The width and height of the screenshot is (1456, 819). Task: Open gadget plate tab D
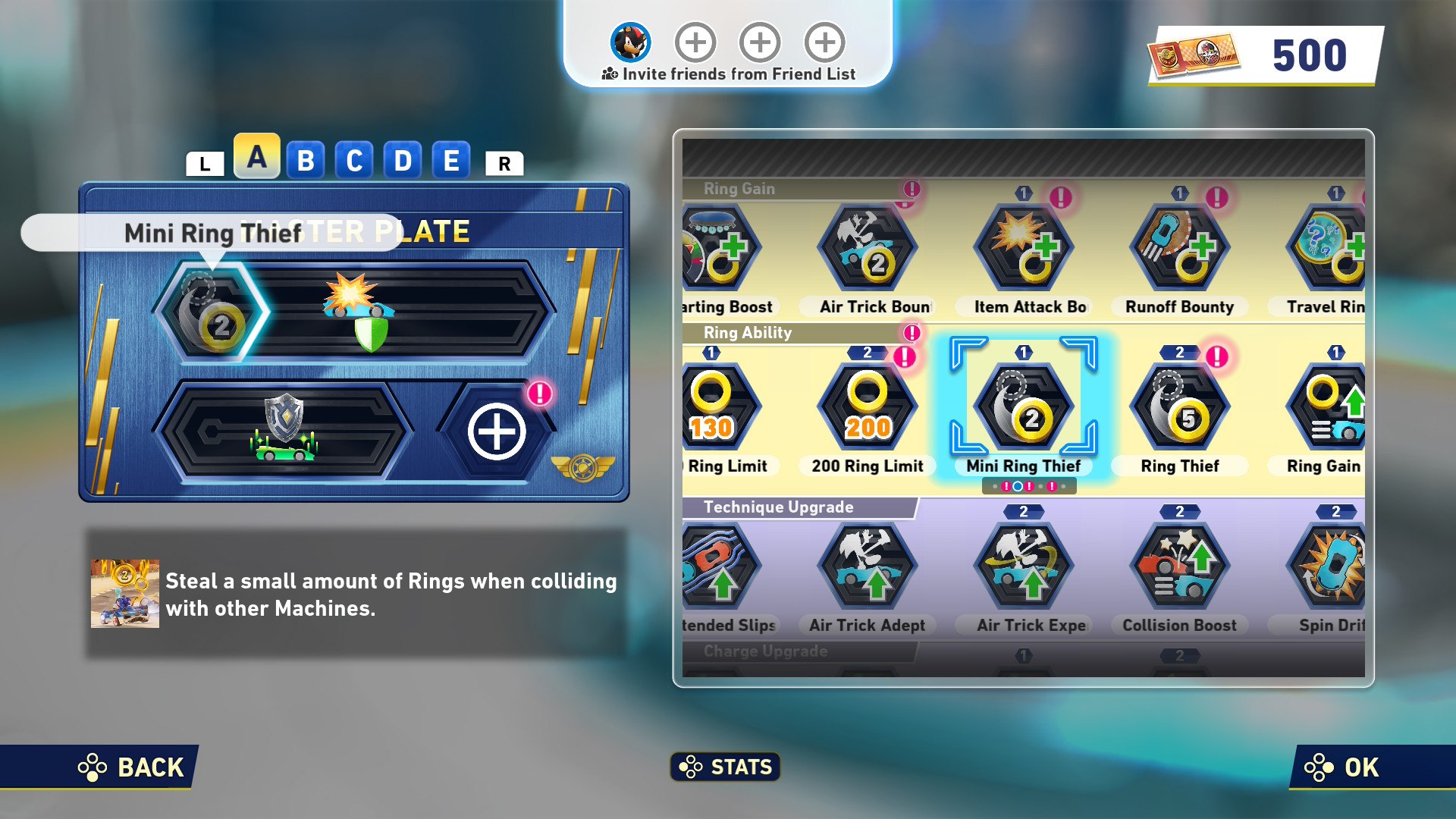403,161
